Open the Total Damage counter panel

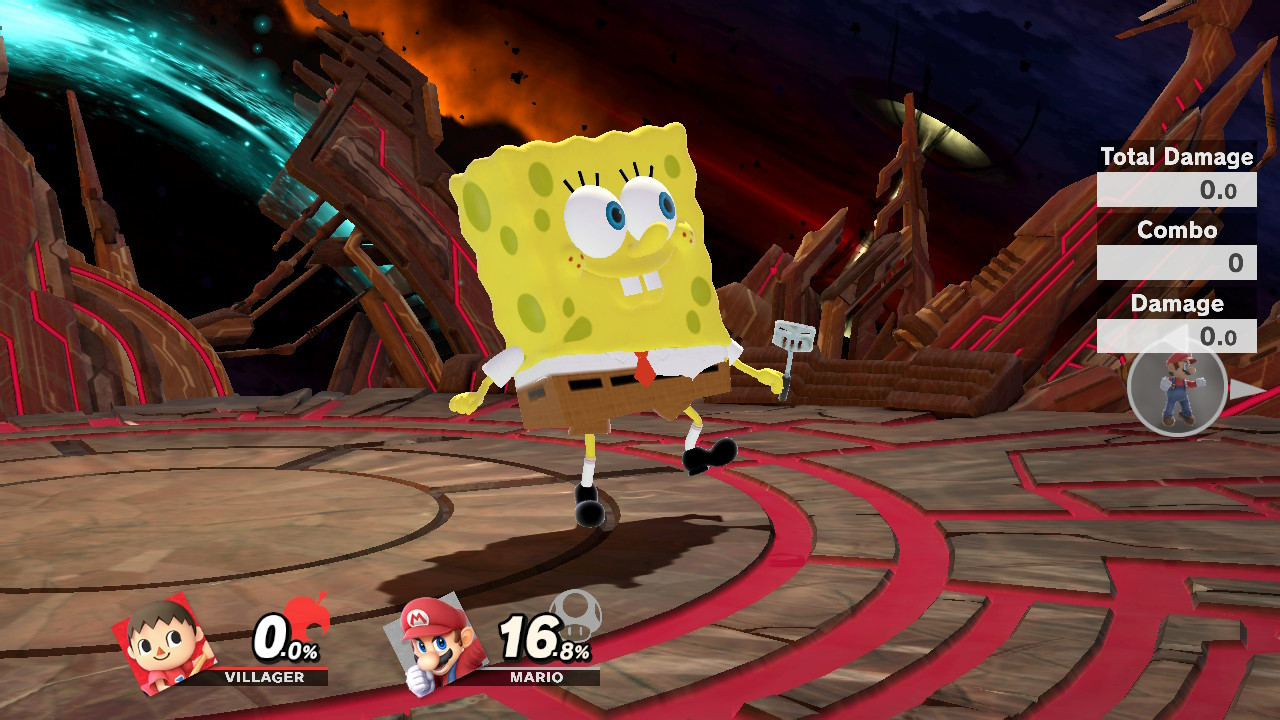point(1176,190)
